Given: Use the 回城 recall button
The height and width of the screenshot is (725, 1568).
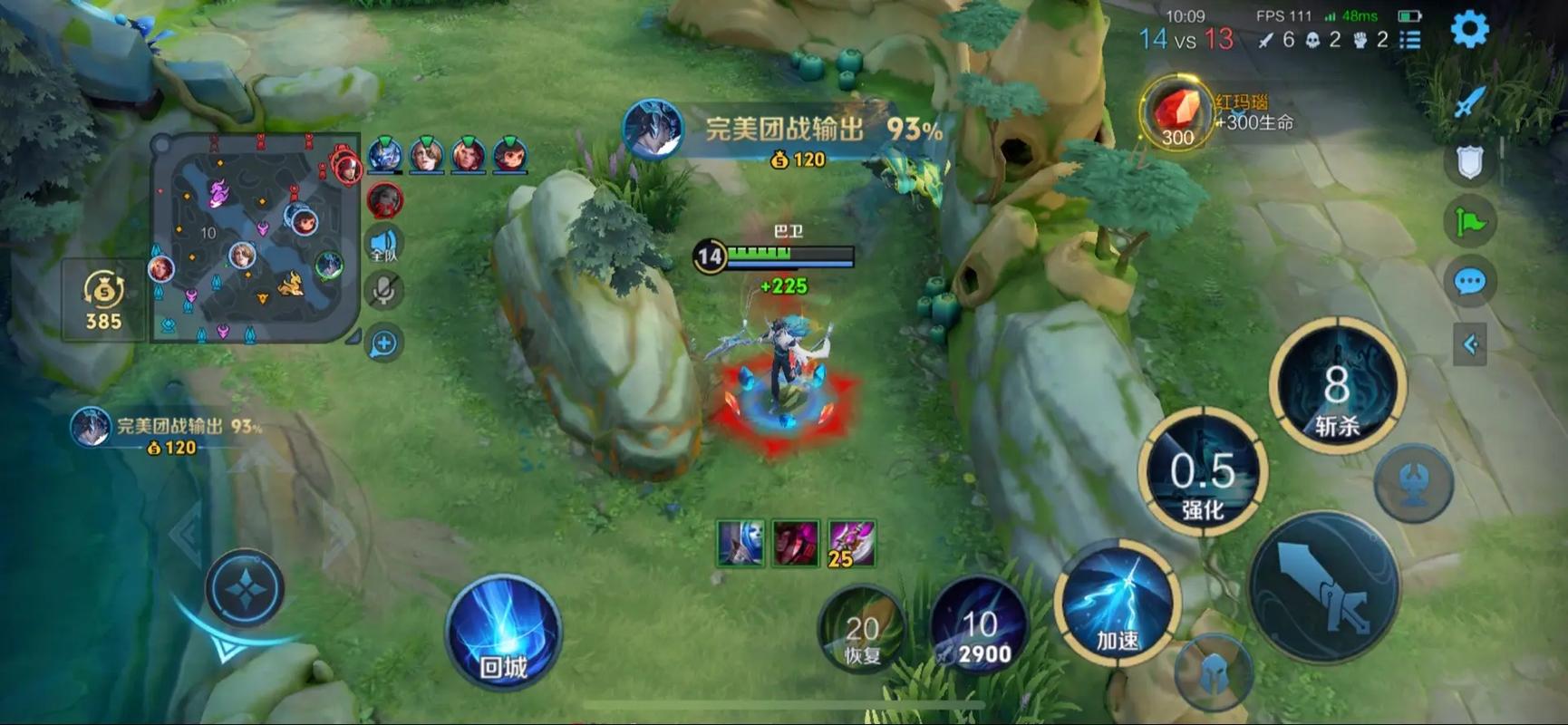Looking at the screenshot, I should click(503, 633).
